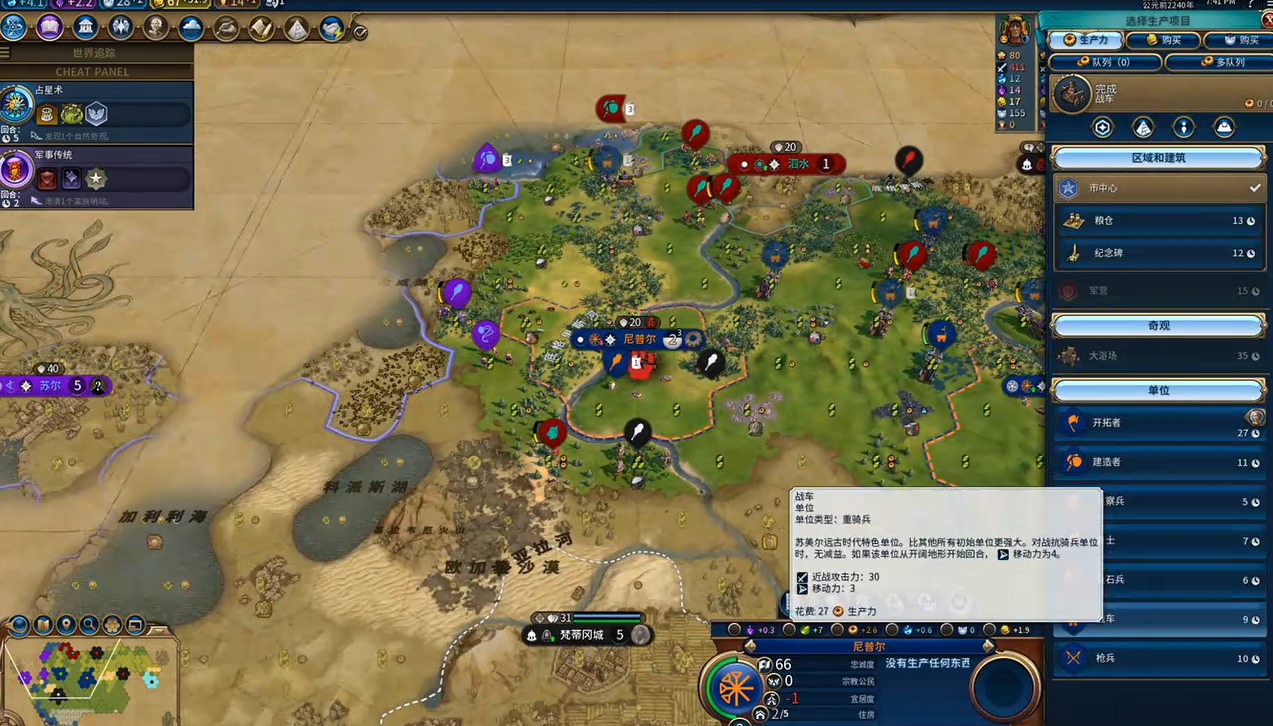
Task: Open the government building icon
Action: pos(86,27)
